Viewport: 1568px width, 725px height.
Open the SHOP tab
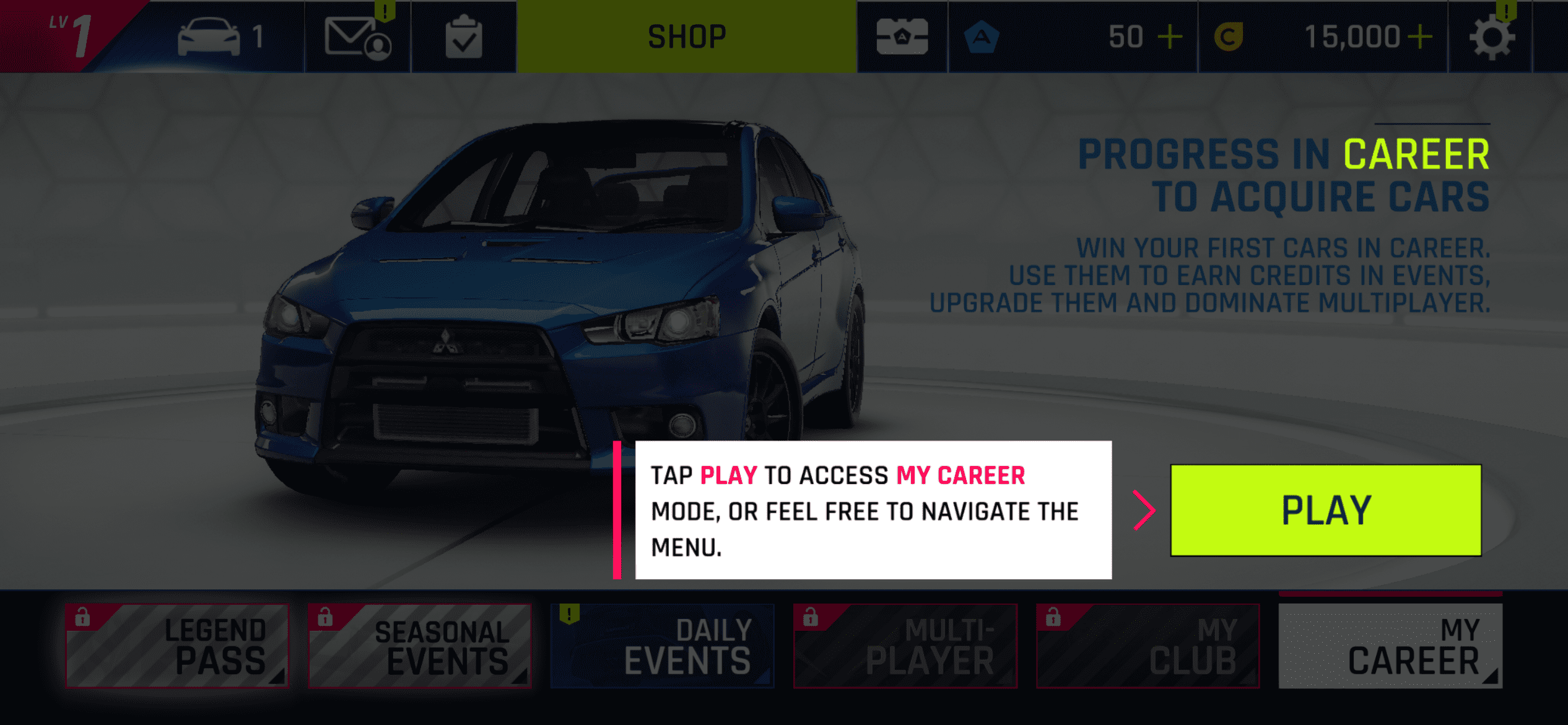pyautogui.click(x=686, y=37)
